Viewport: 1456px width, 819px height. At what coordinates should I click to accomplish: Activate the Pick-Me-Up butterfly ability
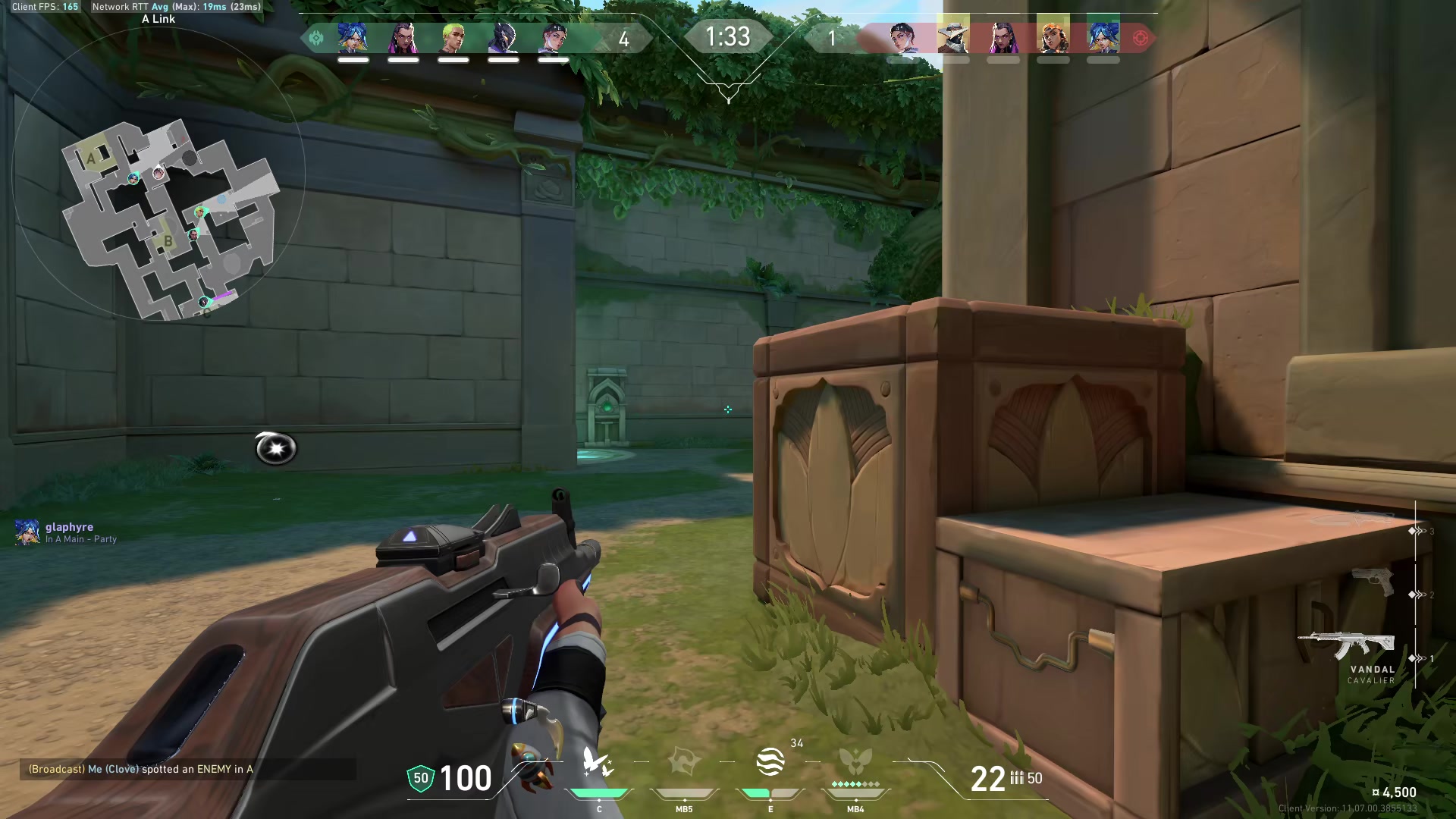pyautogui.click(x=598, y=762)
